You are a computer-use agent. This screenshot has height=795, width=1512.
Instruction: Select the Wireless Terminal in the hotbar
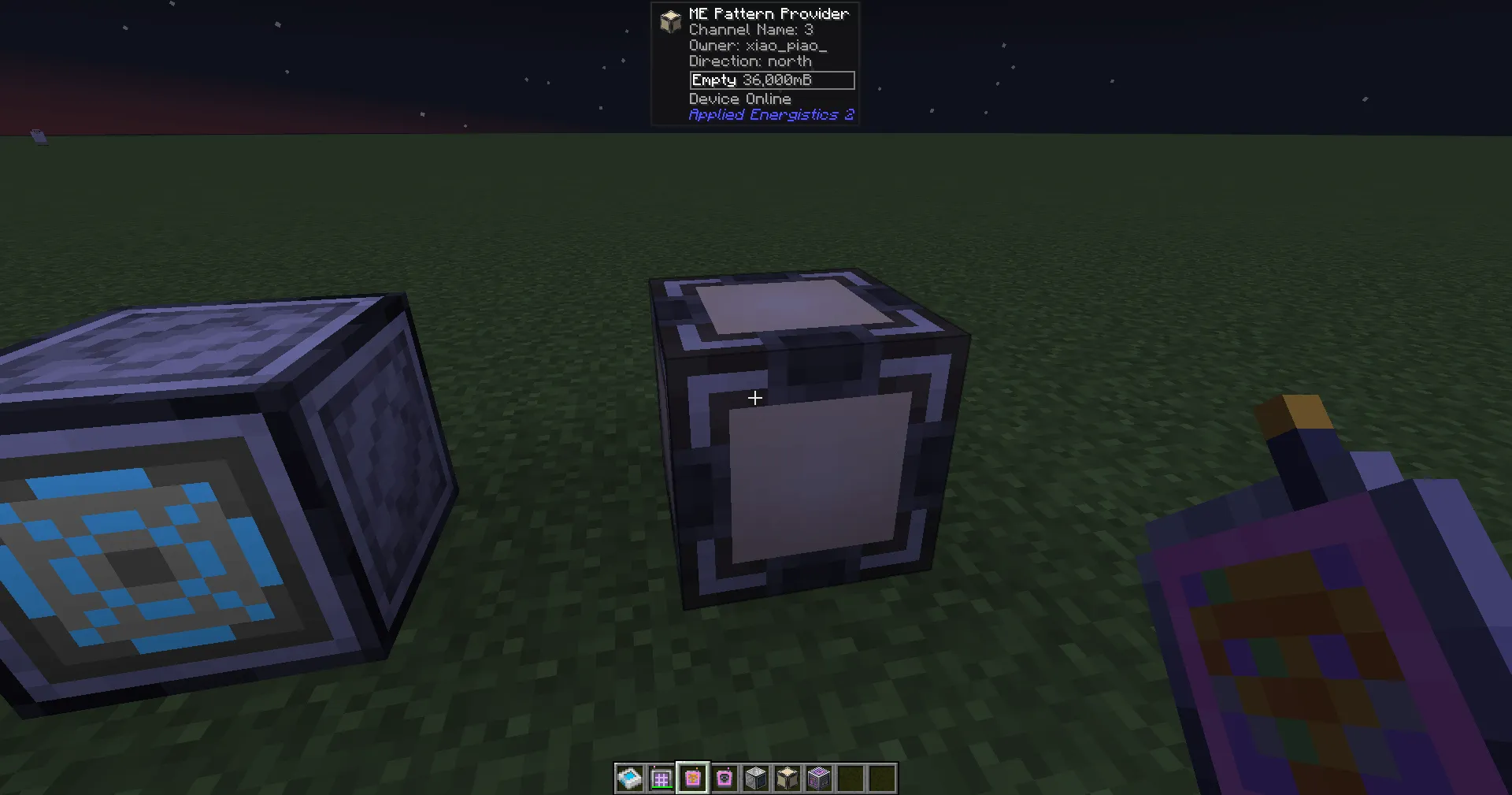(x=661, y=778)
